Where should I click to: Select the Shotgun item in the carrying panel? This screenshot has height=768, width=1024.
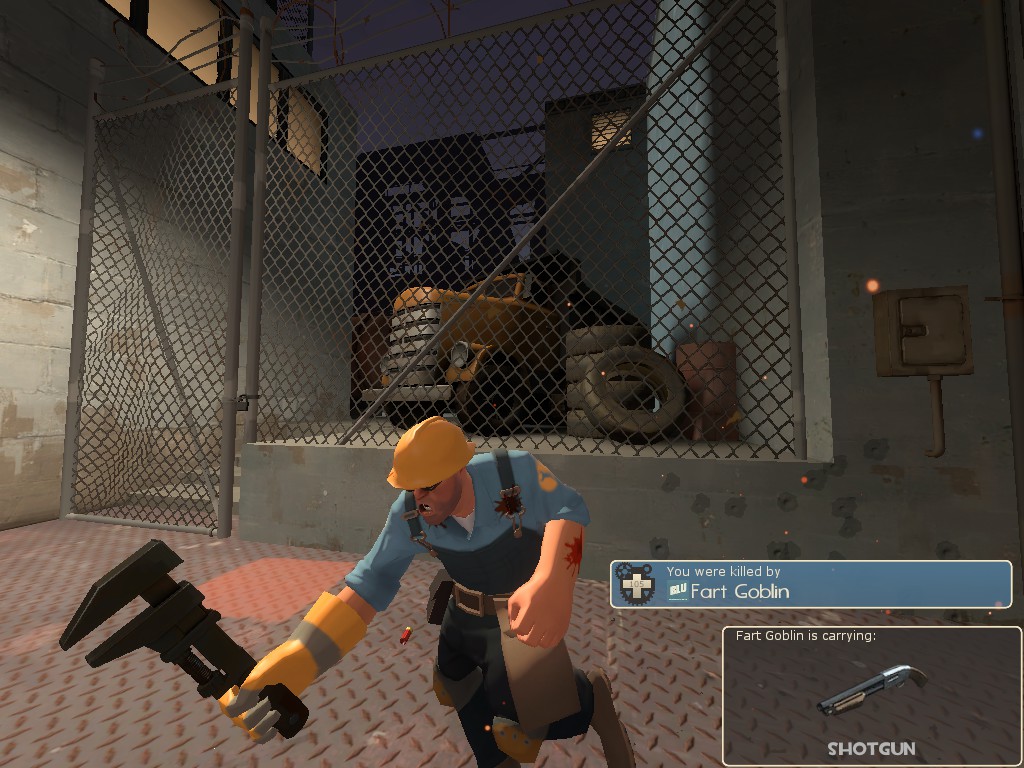coord(871,690)
